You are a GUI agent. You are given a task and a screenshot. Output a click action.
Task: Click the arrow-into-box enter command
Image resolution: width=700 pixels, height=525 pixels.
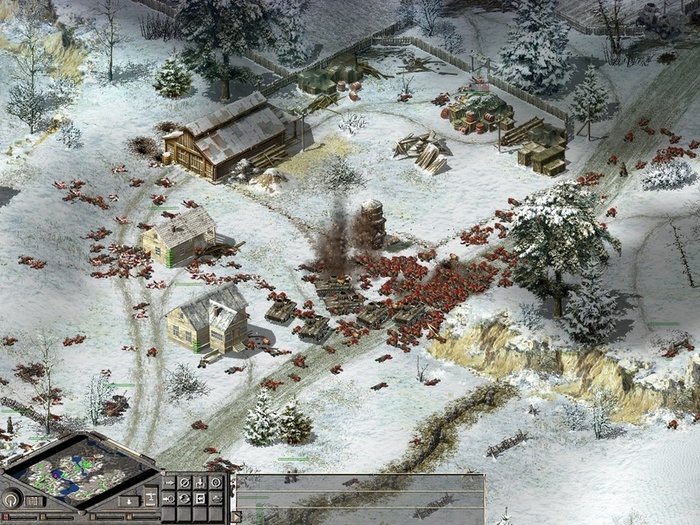click(200, 498)
